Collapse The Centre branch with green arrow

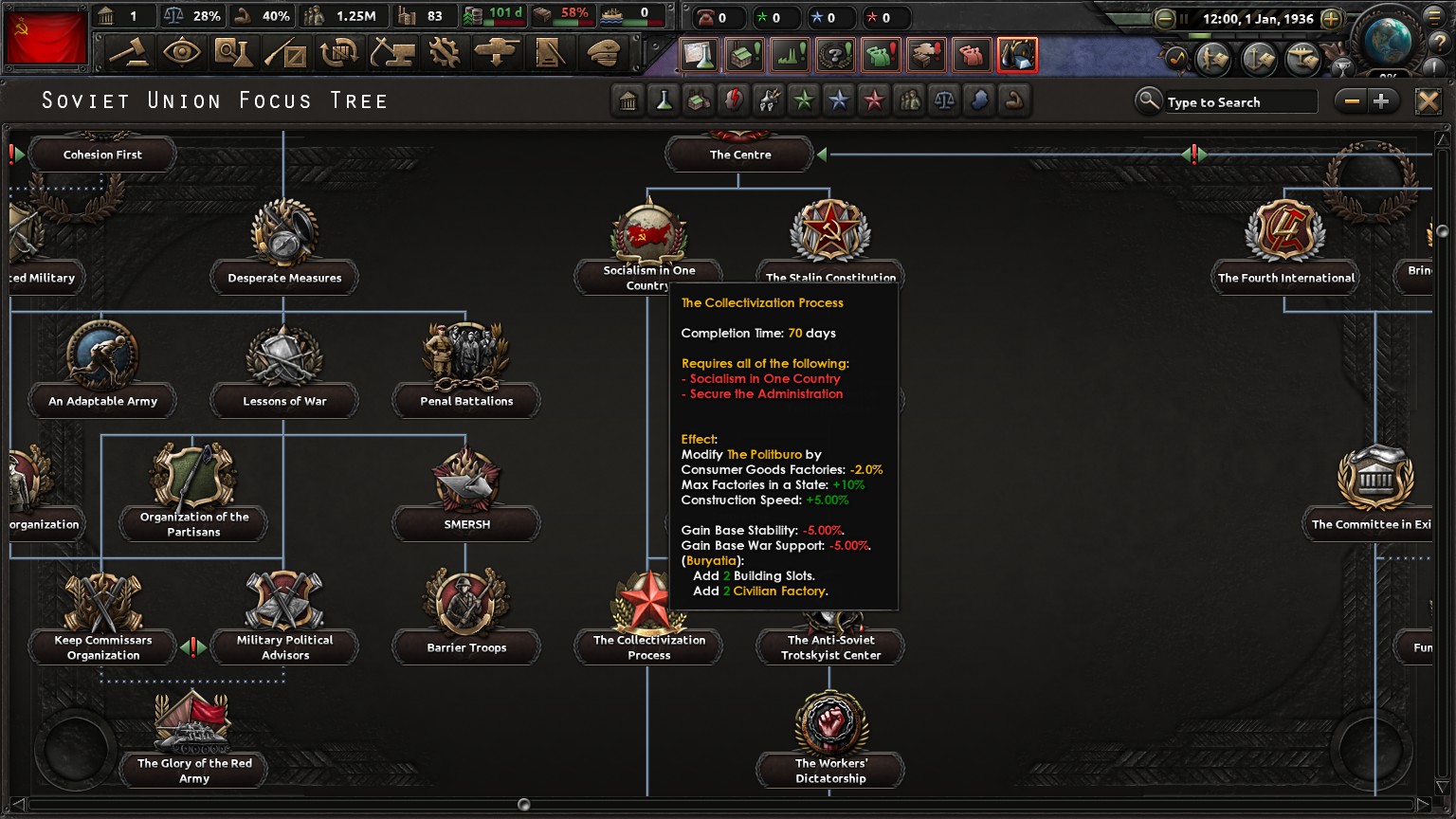tap(823, 154)
